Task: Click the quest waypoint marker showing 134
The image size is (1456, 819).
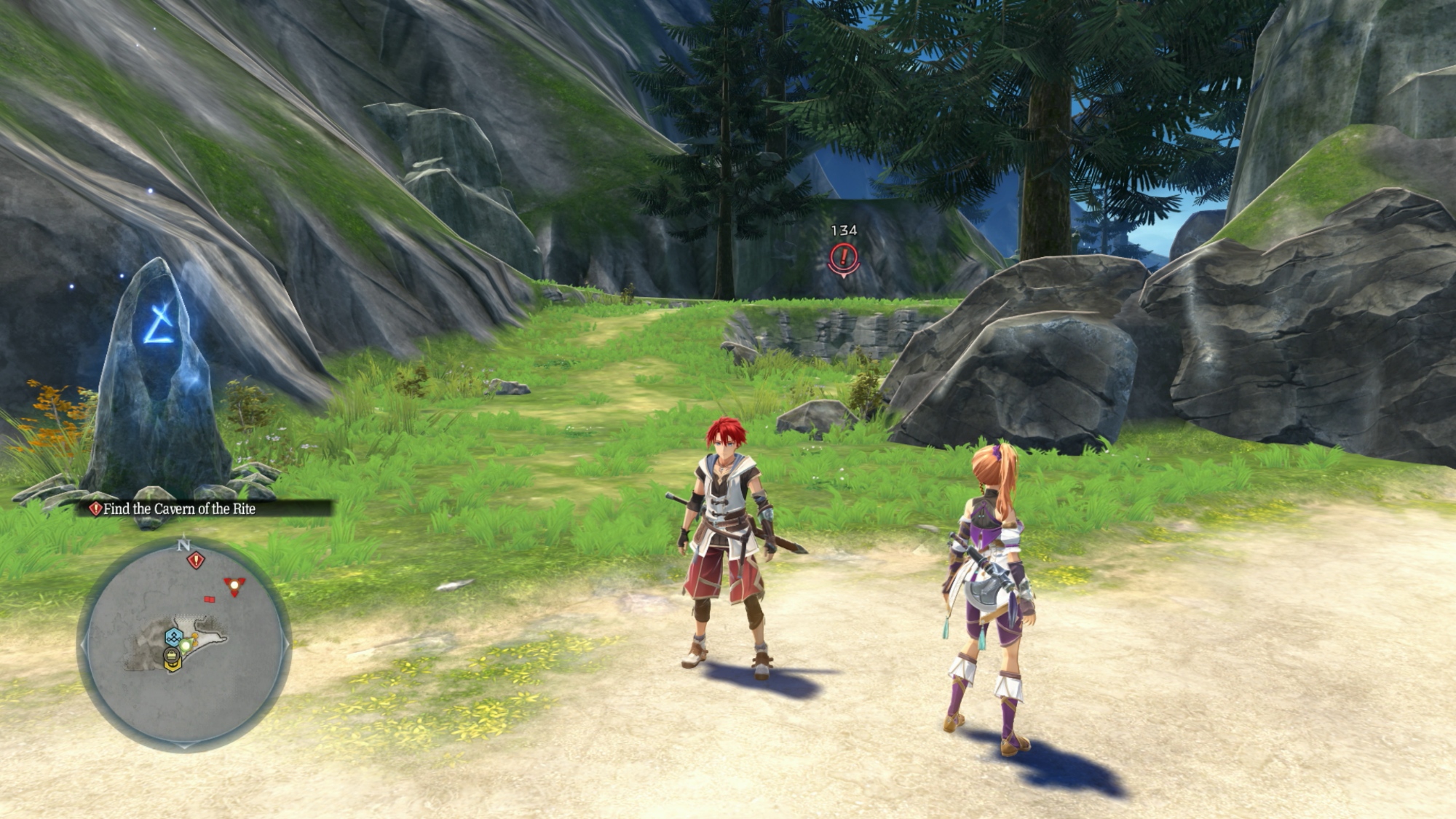Action: [844, 257]
